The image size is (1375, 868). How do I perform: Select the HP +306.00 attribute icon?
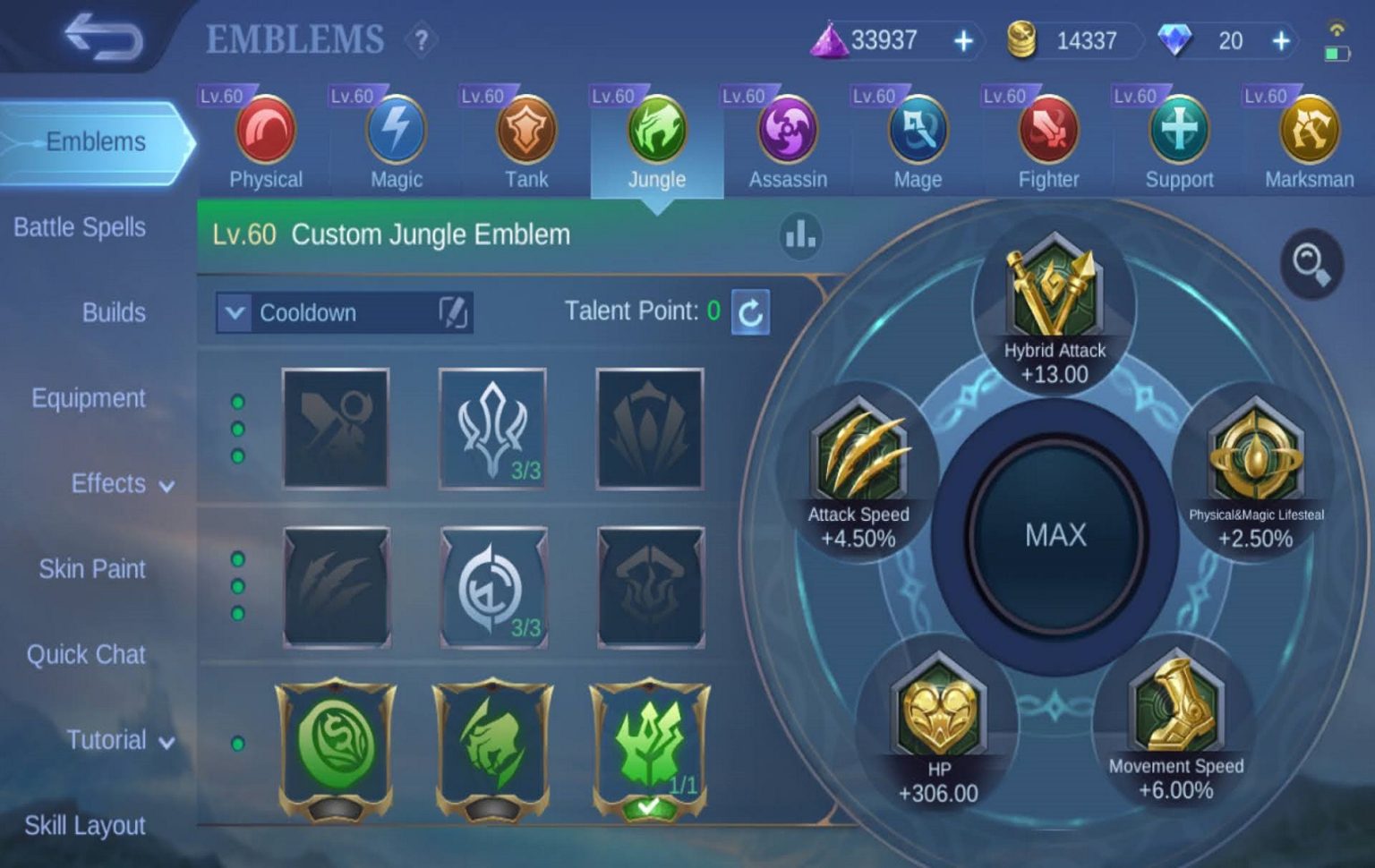coord(939,711)
